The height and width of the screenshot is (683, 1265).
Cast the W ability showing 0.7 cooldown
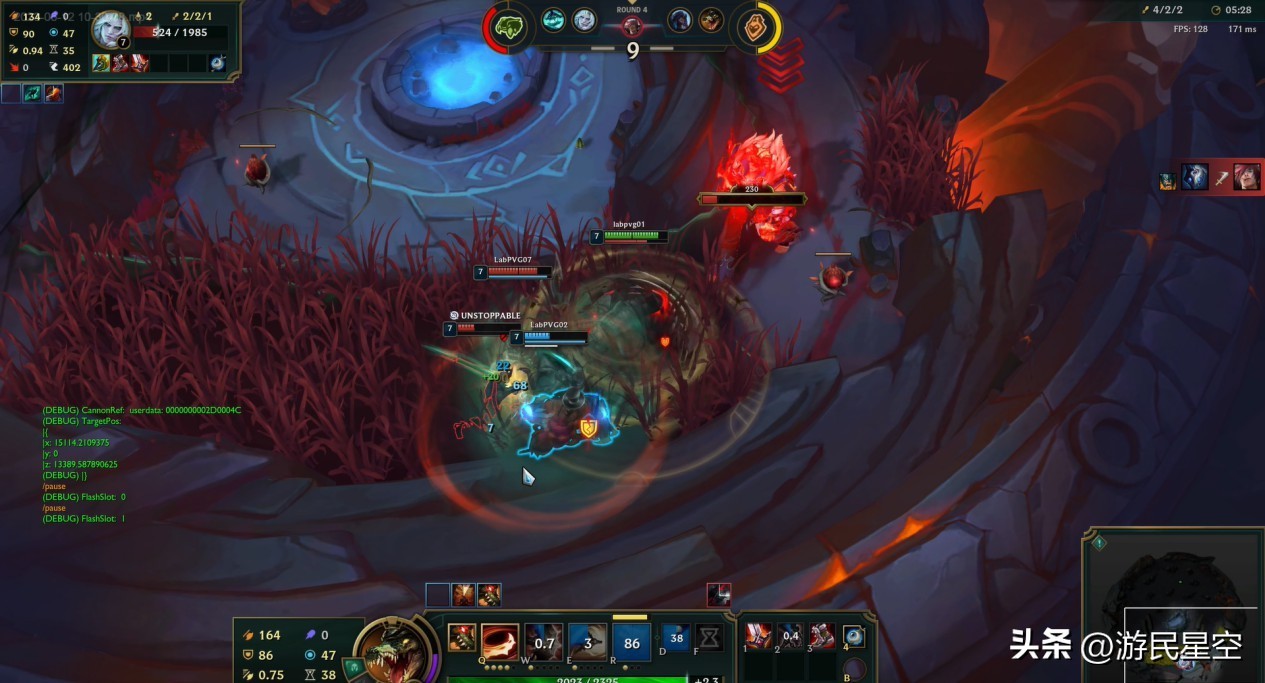tap(544, 642)
